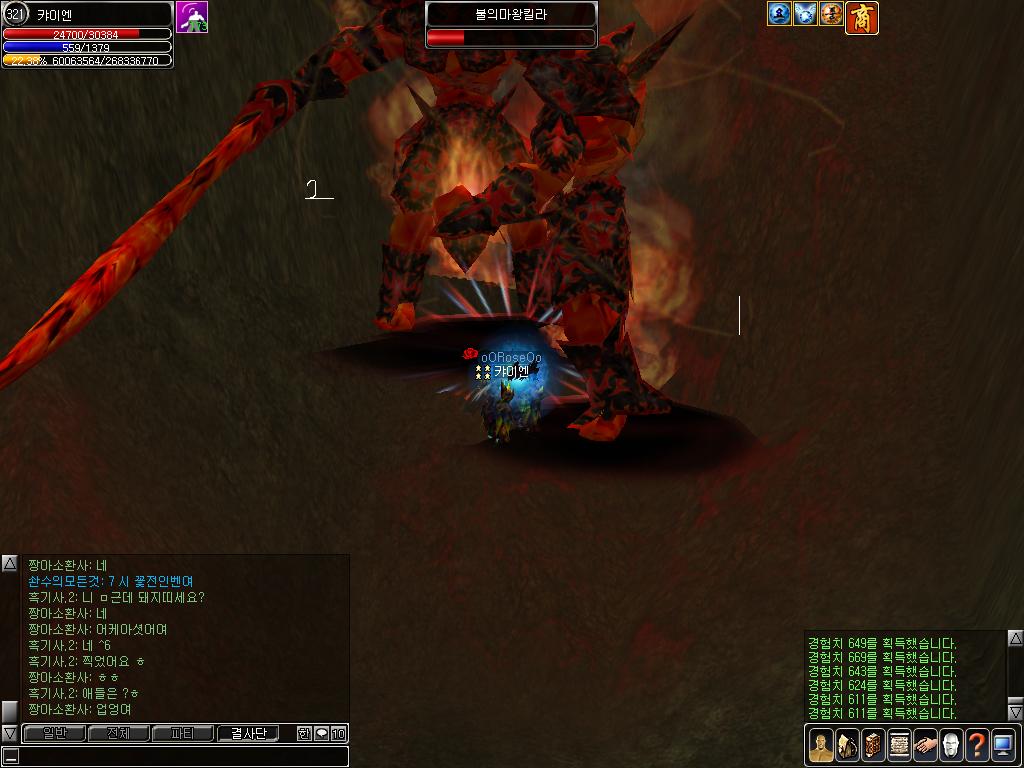Toggle the 한 language input button
Image resolution: width=1024 pixels, height=768 pixels.
(304, 734)
